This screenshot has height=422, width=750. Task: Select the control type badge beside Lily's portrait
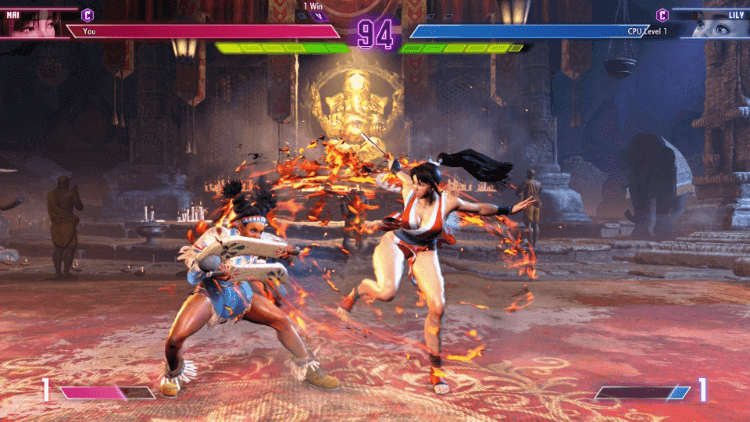(662, 15)
